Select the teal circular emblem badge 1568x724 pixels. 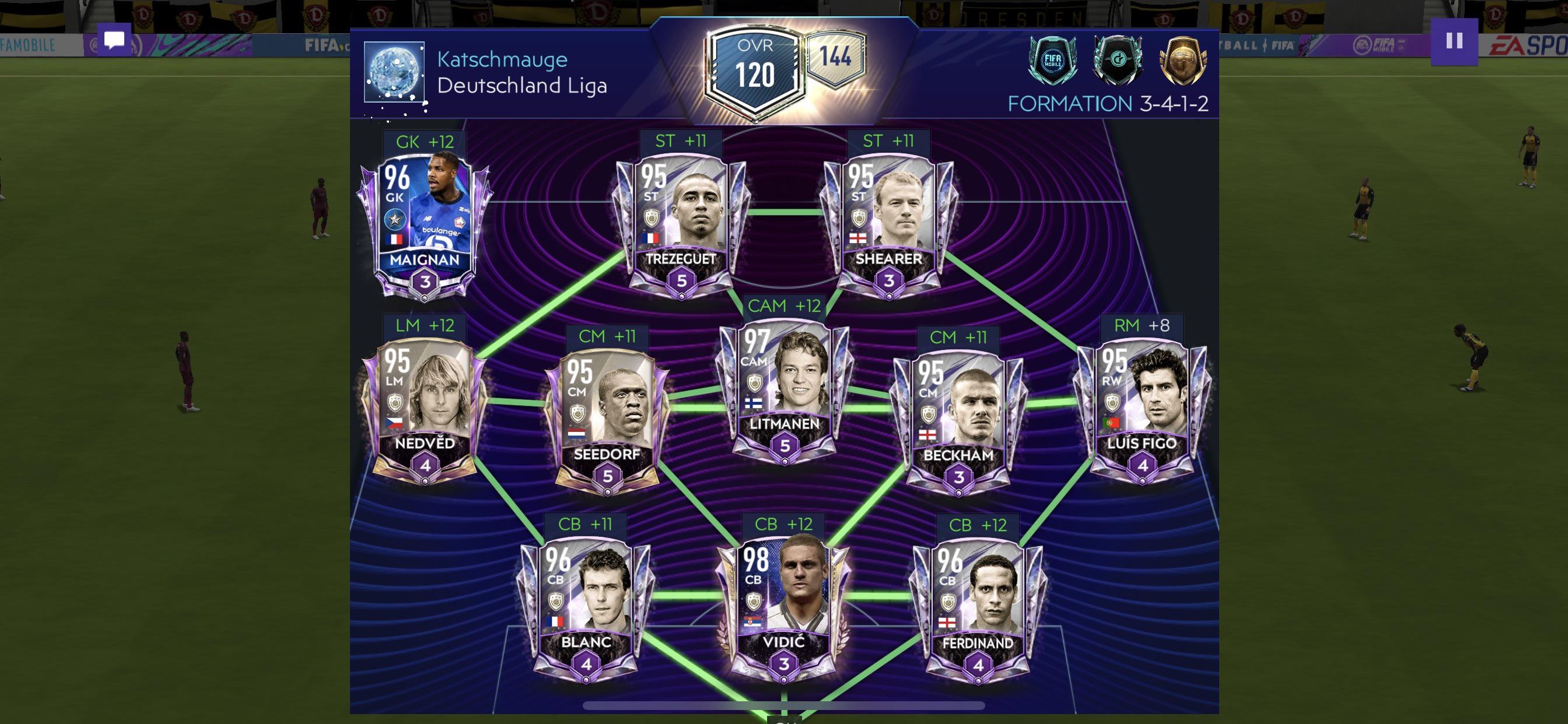click(x=1117, y=60)
